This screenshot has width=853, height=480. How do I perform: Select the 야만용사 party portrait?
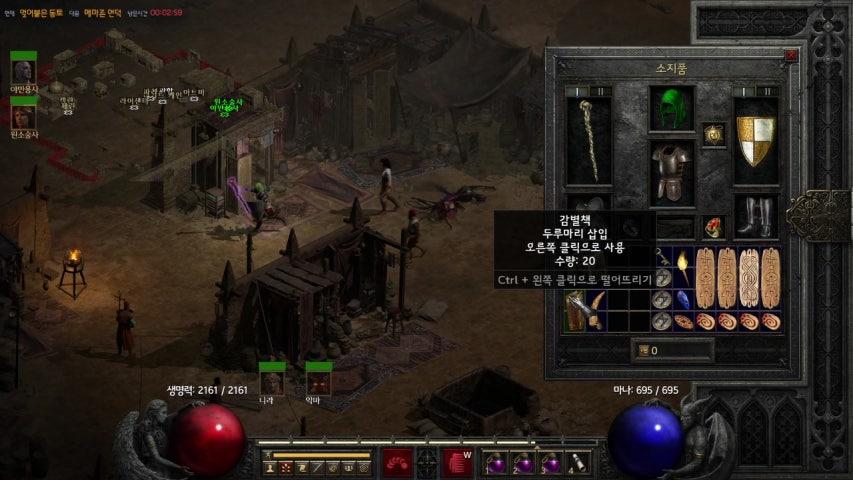23,71
